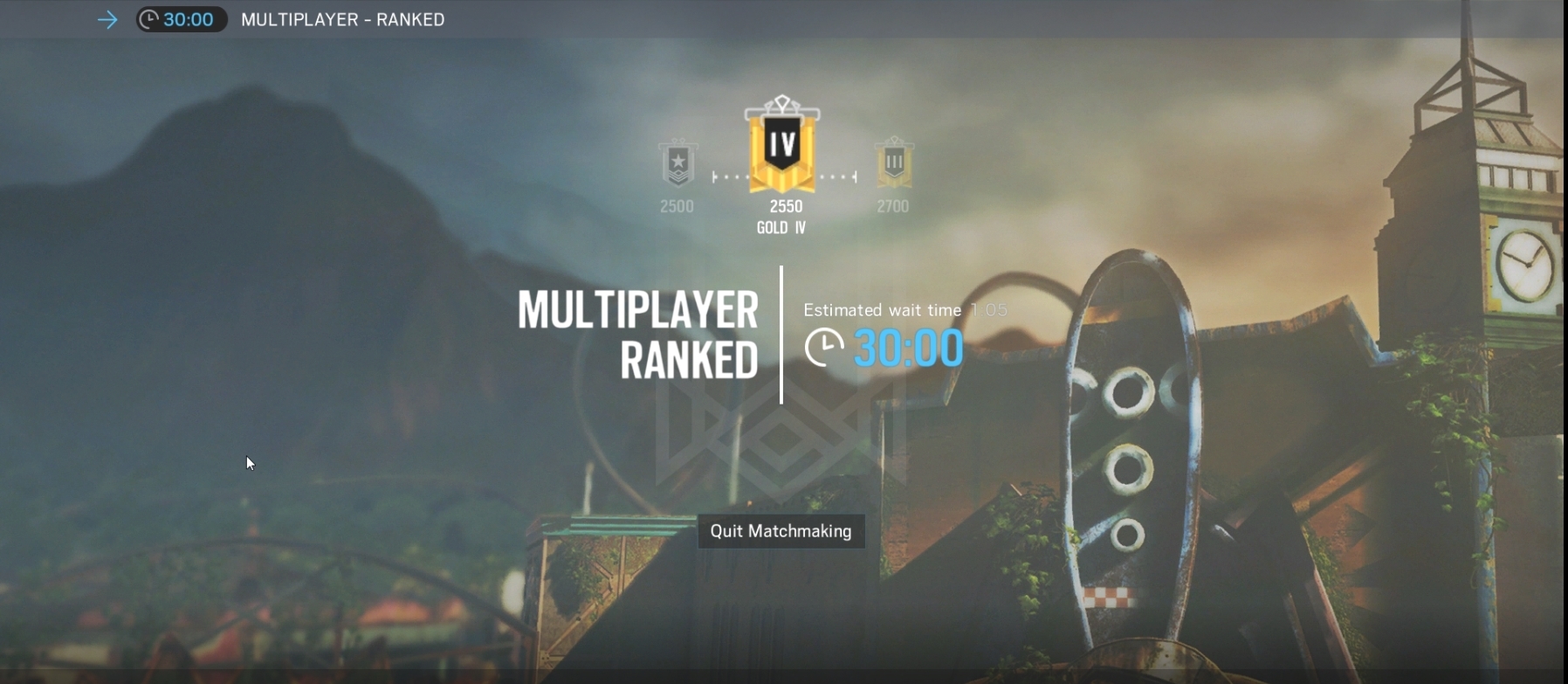Expand the 2700 rank milestone
This screenshot has height=684, width=1568.
892,206
